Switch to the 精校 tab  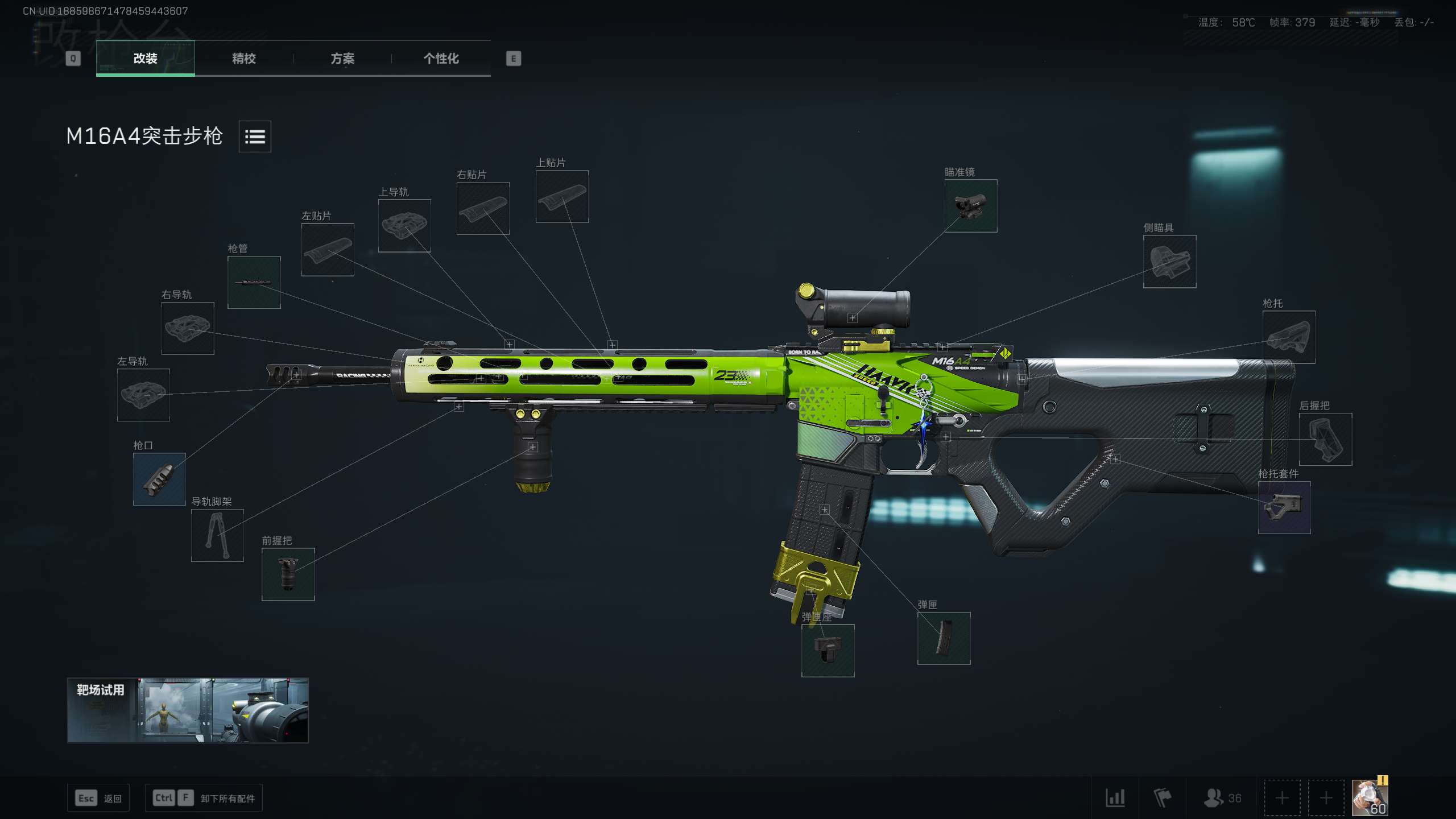click(243, 59)
